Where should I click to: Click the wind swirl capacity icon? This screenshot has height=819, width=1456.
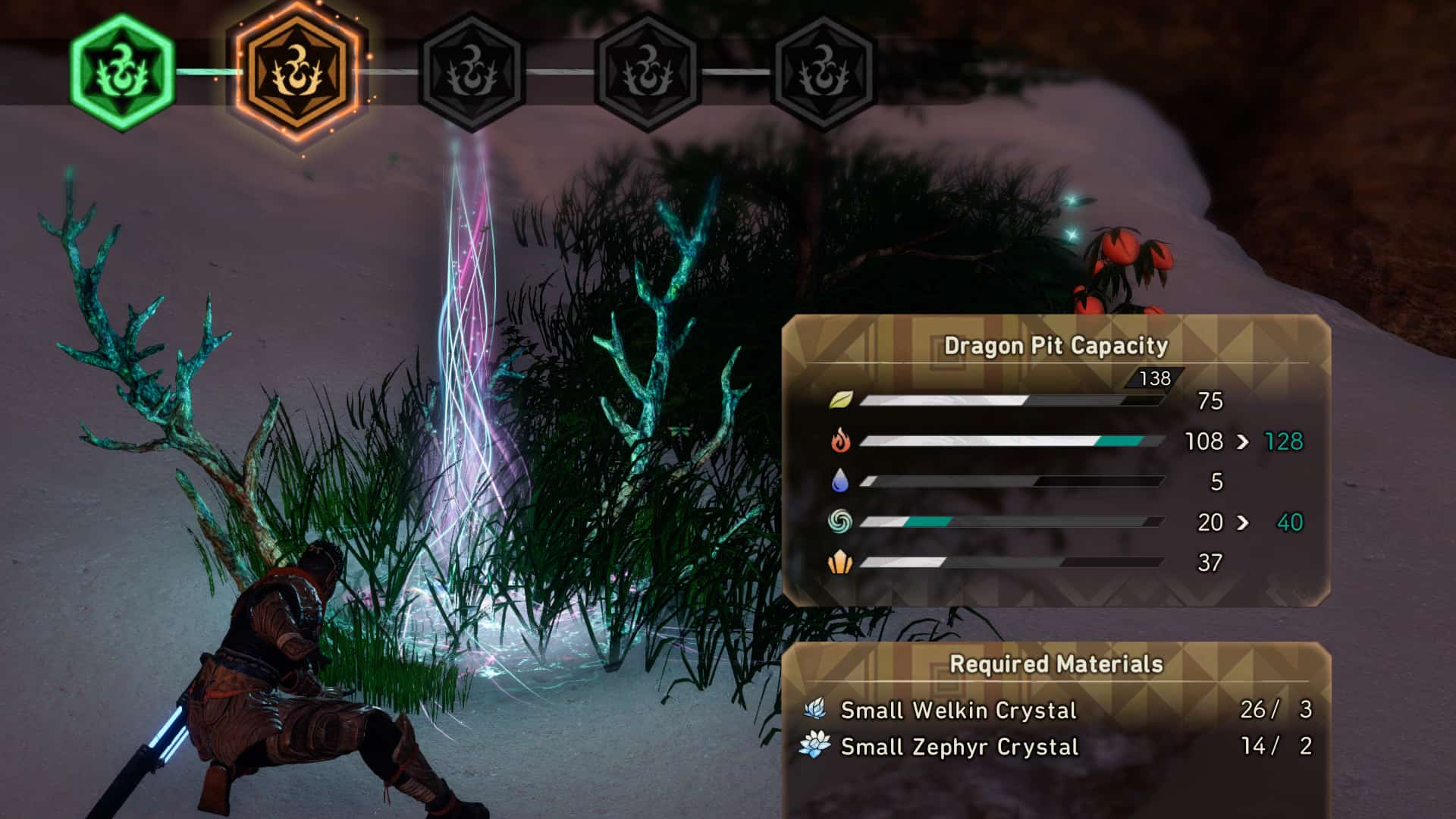(840, 522)
